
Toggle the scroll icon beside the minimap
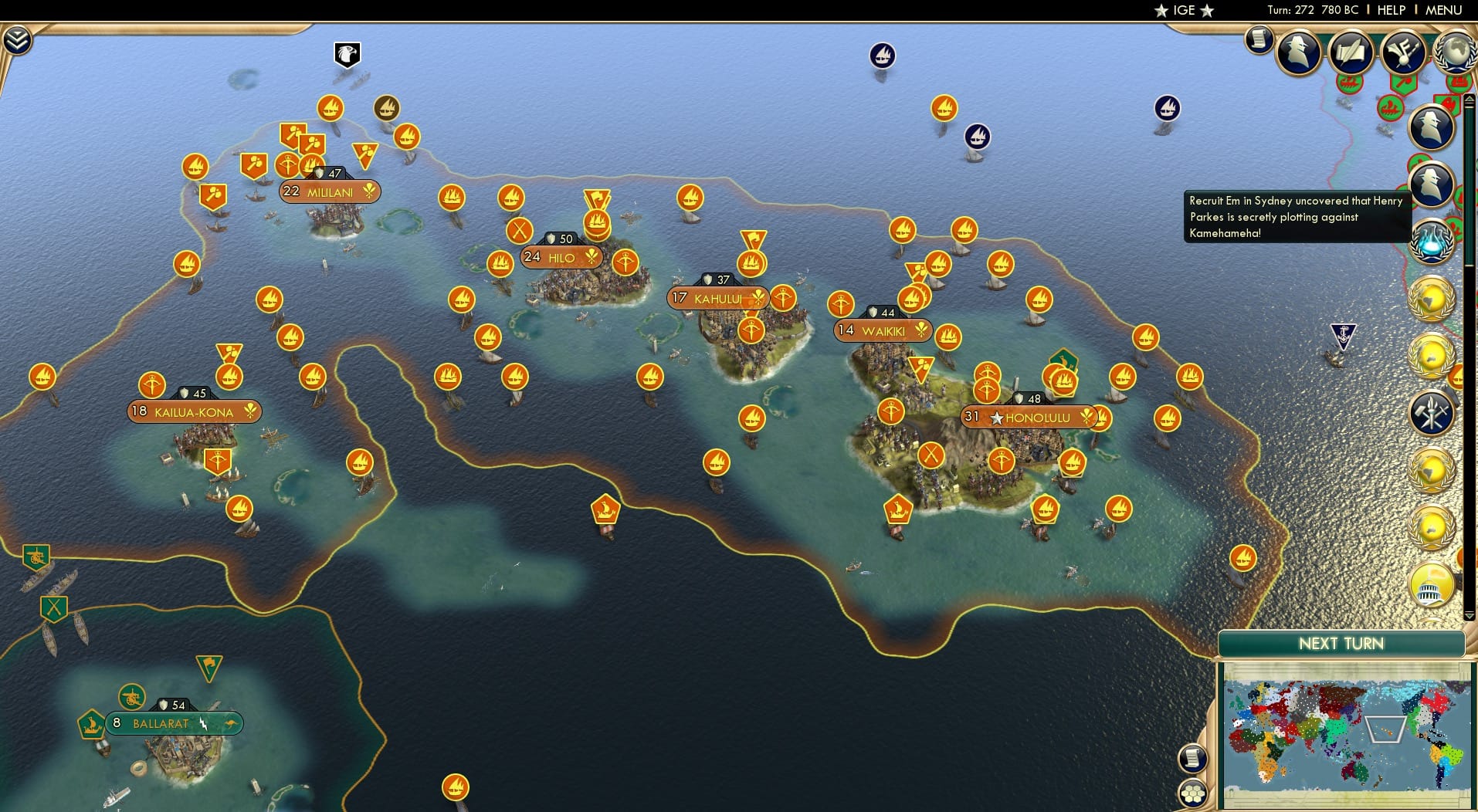point(1194,757)
